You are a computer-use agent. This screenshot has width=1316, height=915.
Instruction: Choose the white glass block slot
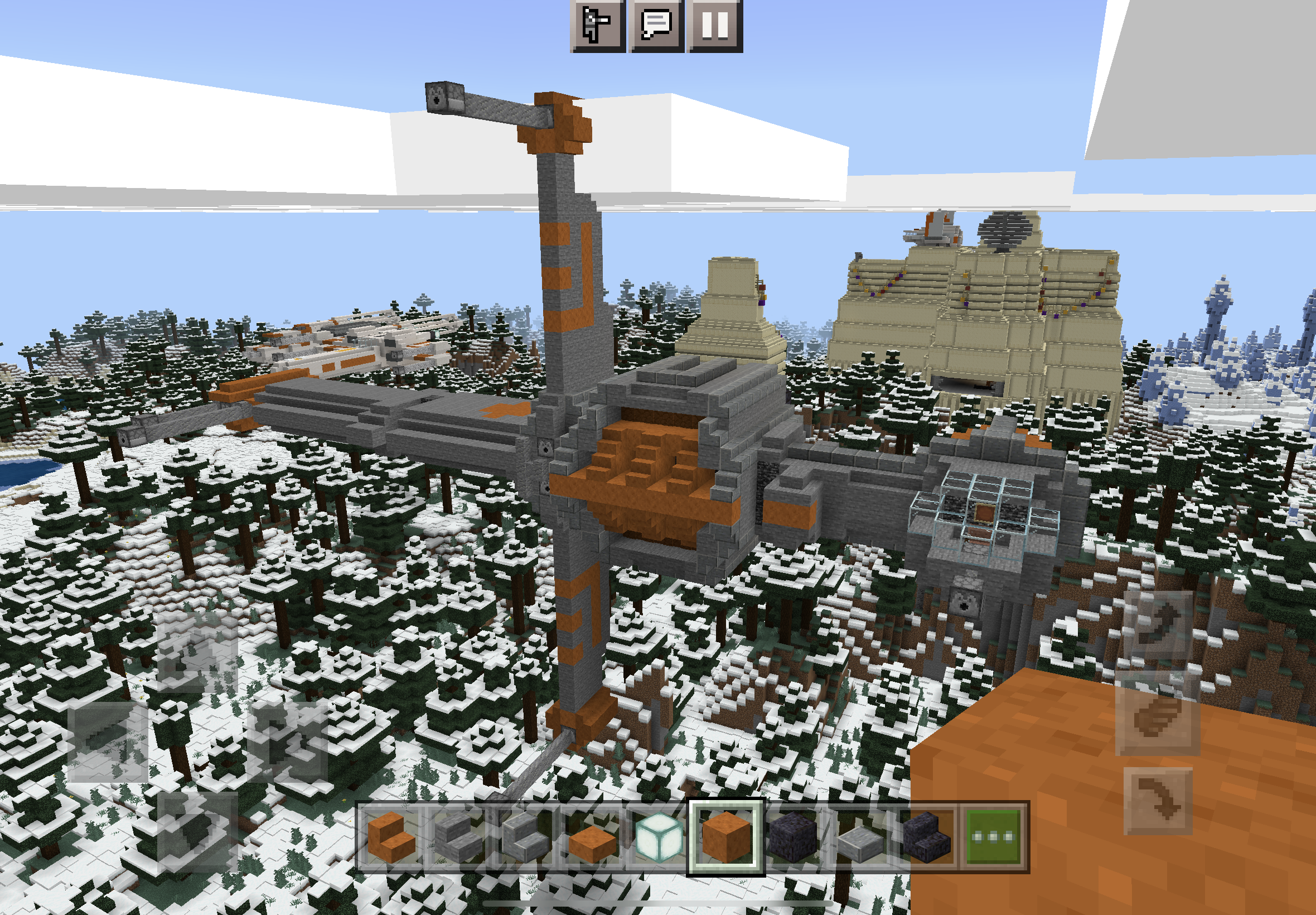click(659, 838)
